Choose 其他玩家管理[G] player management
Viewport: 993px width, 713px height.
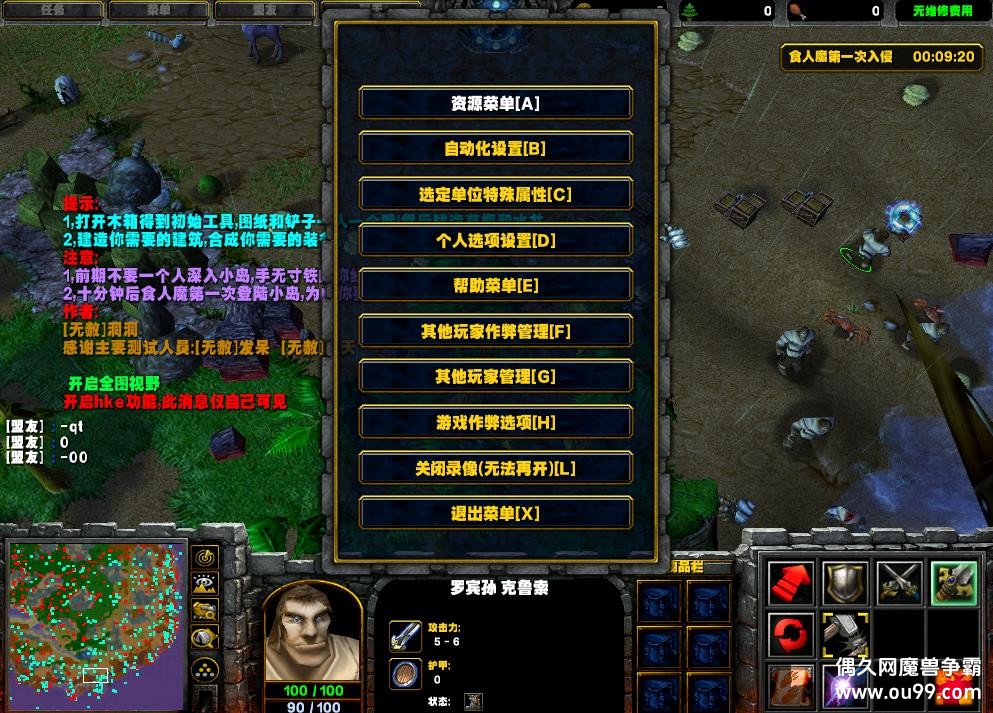tap(495, 377)
